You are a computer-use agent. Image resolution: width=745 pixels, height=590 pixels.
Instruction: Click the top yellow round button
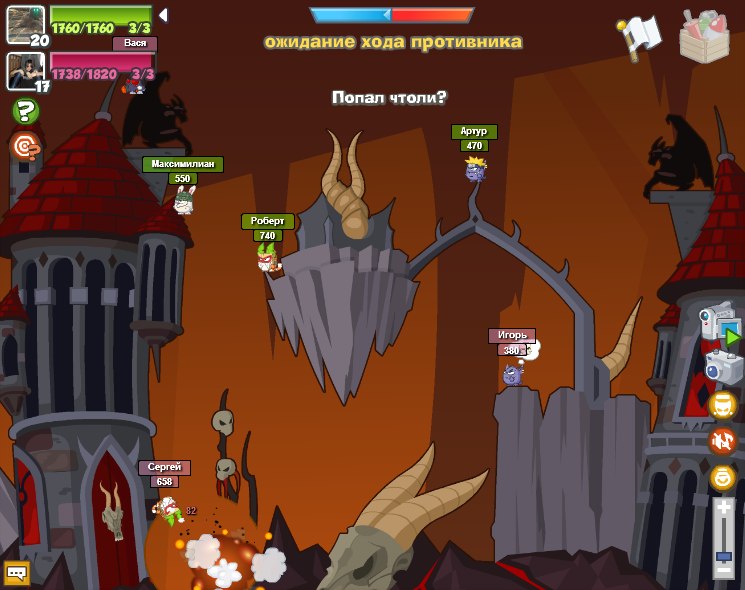click(x=722, y=404)
